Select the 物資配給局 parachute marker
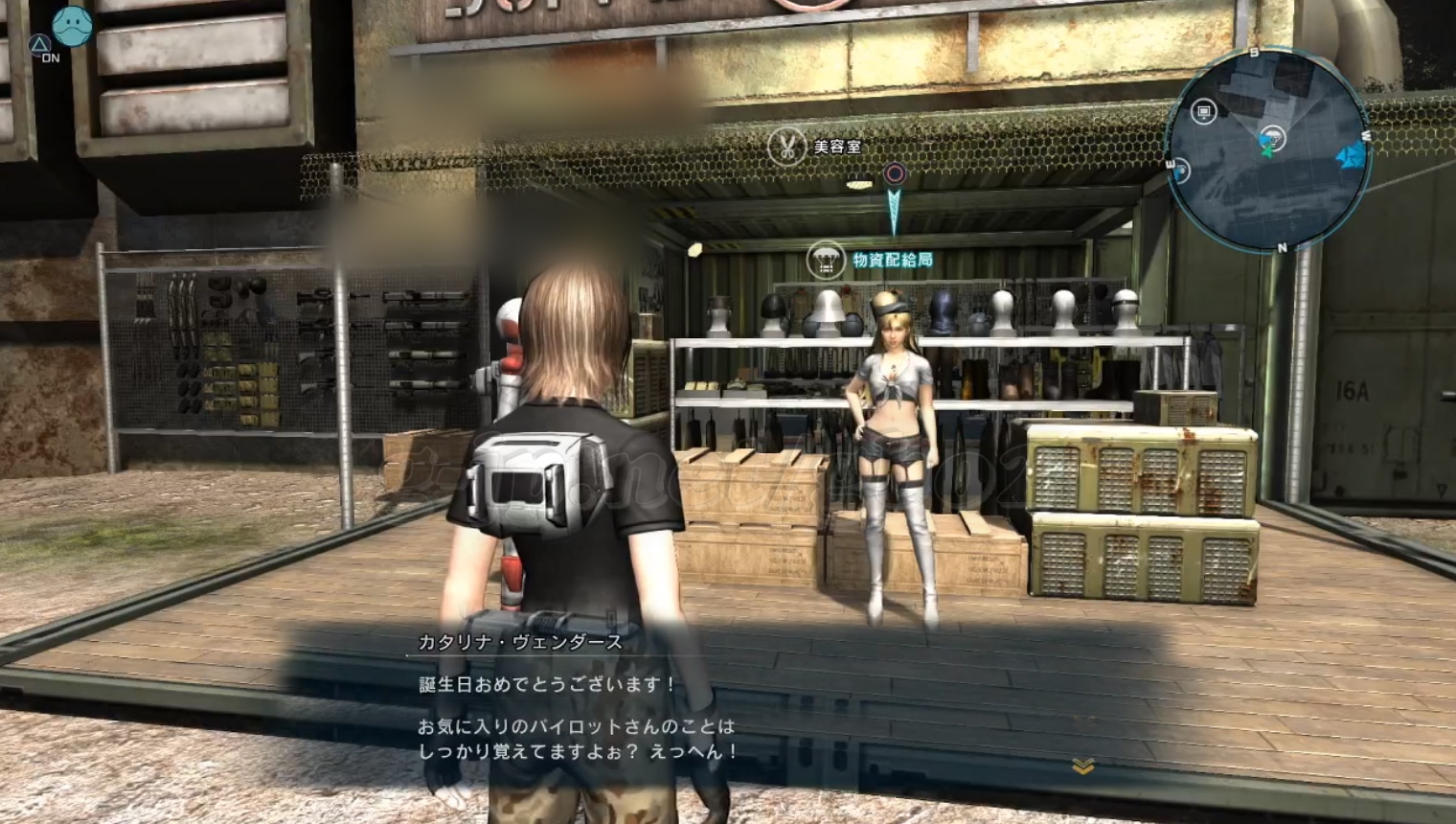1456x824 pixels. (825, 260)
